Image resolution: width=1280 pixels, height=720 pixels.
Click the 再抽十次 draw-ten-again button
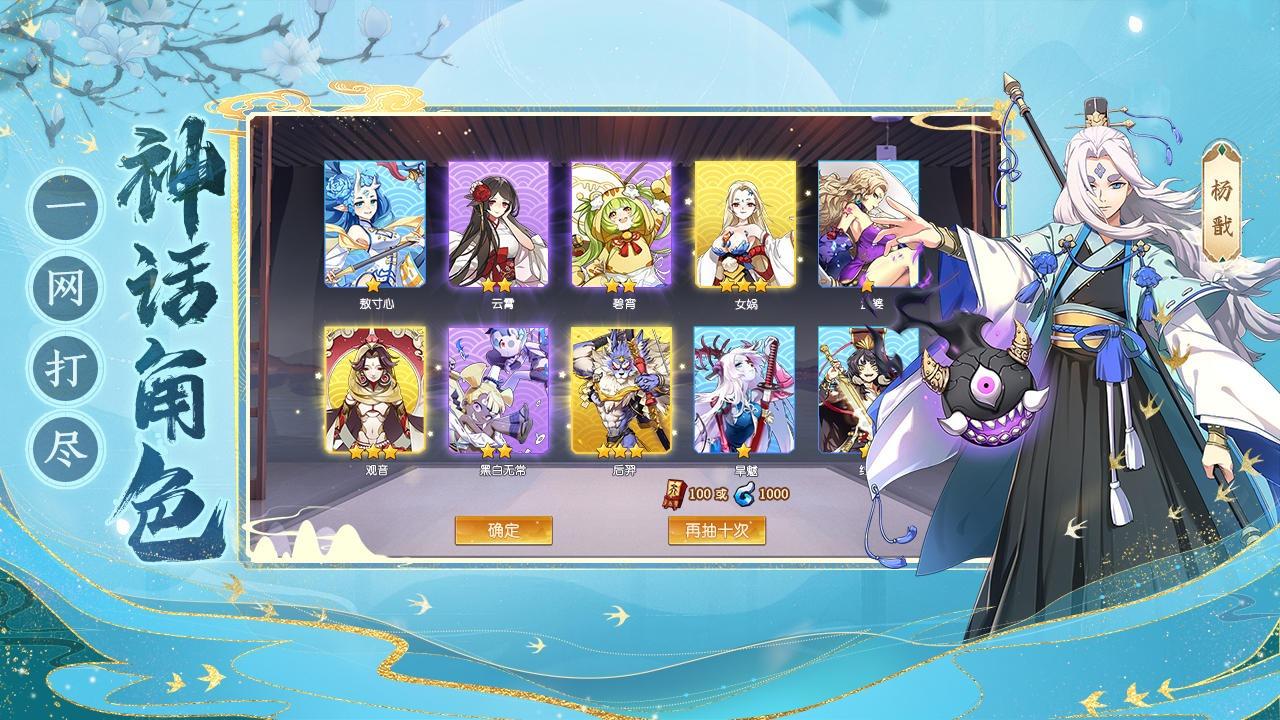pyautogui.click(x=718, y=528)
